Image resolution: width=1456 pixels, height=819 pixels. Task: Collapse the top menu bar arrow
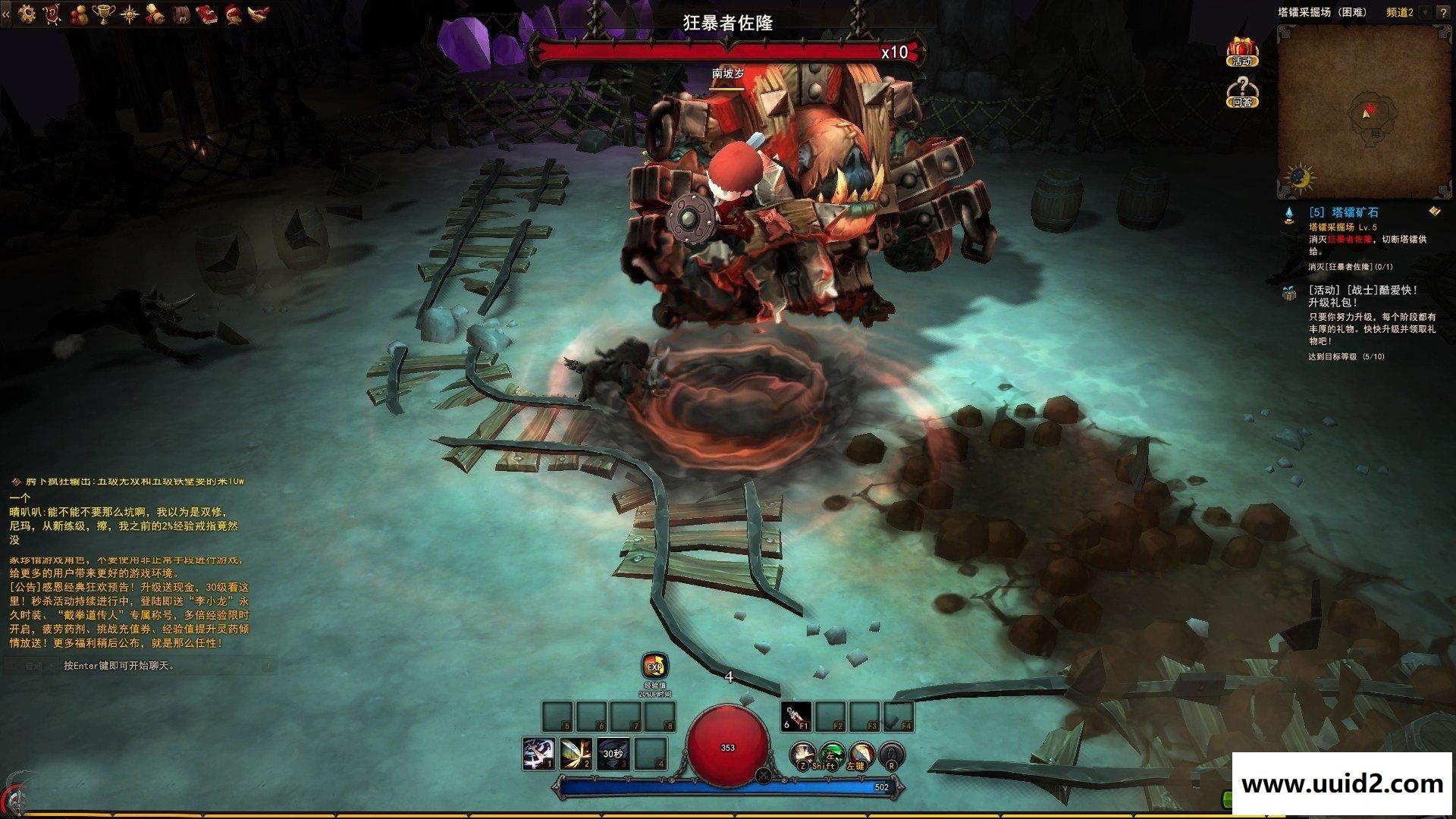(x=5, y=13)
